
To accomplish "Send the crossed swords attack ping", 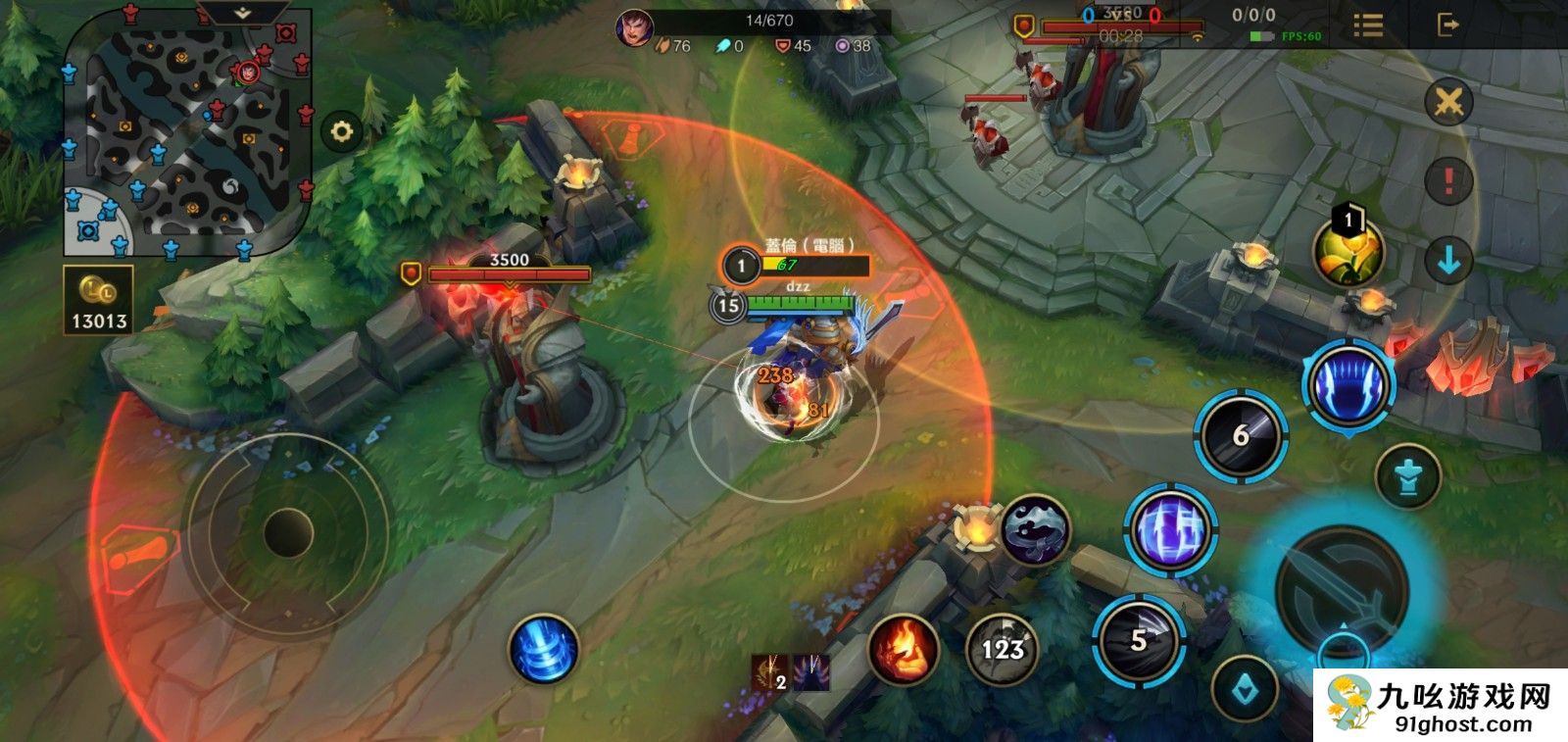I will [1448, 101].
